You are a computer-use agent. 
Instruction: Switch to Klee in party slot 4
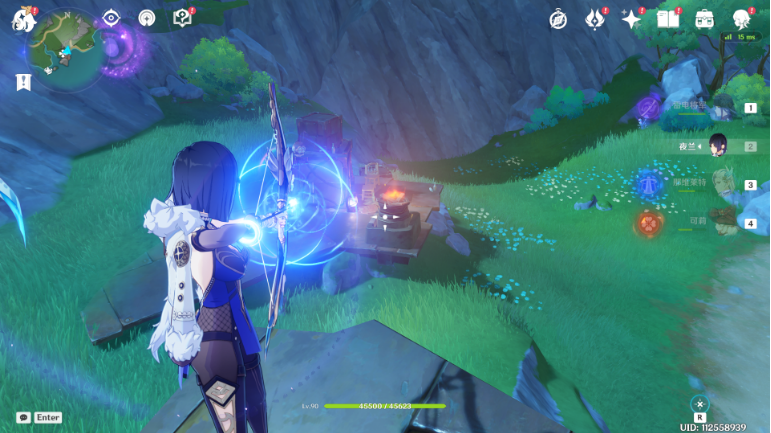coord(722,222)
